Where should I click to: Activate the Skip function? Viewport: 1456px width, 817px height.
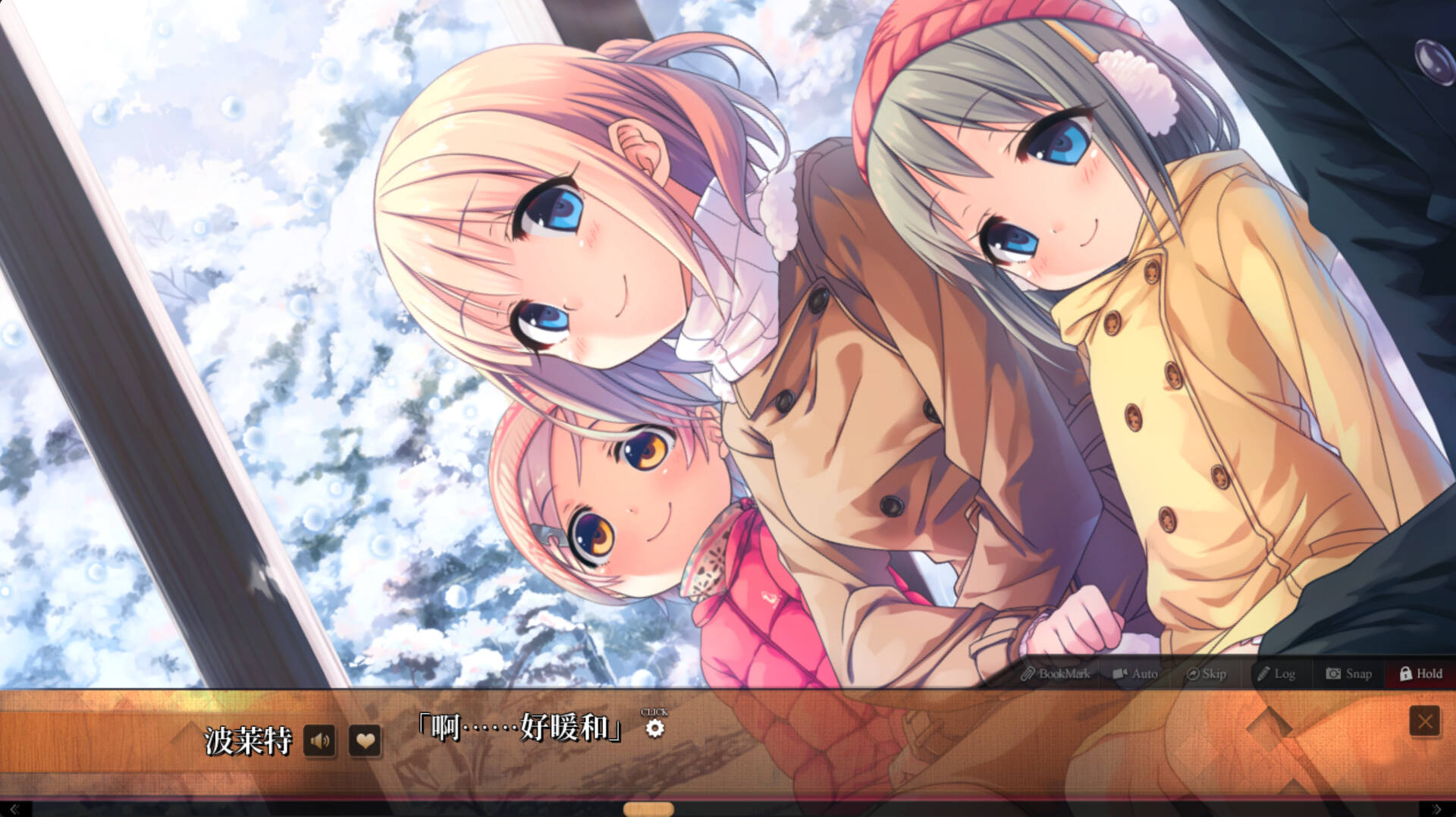[1206, 674]
